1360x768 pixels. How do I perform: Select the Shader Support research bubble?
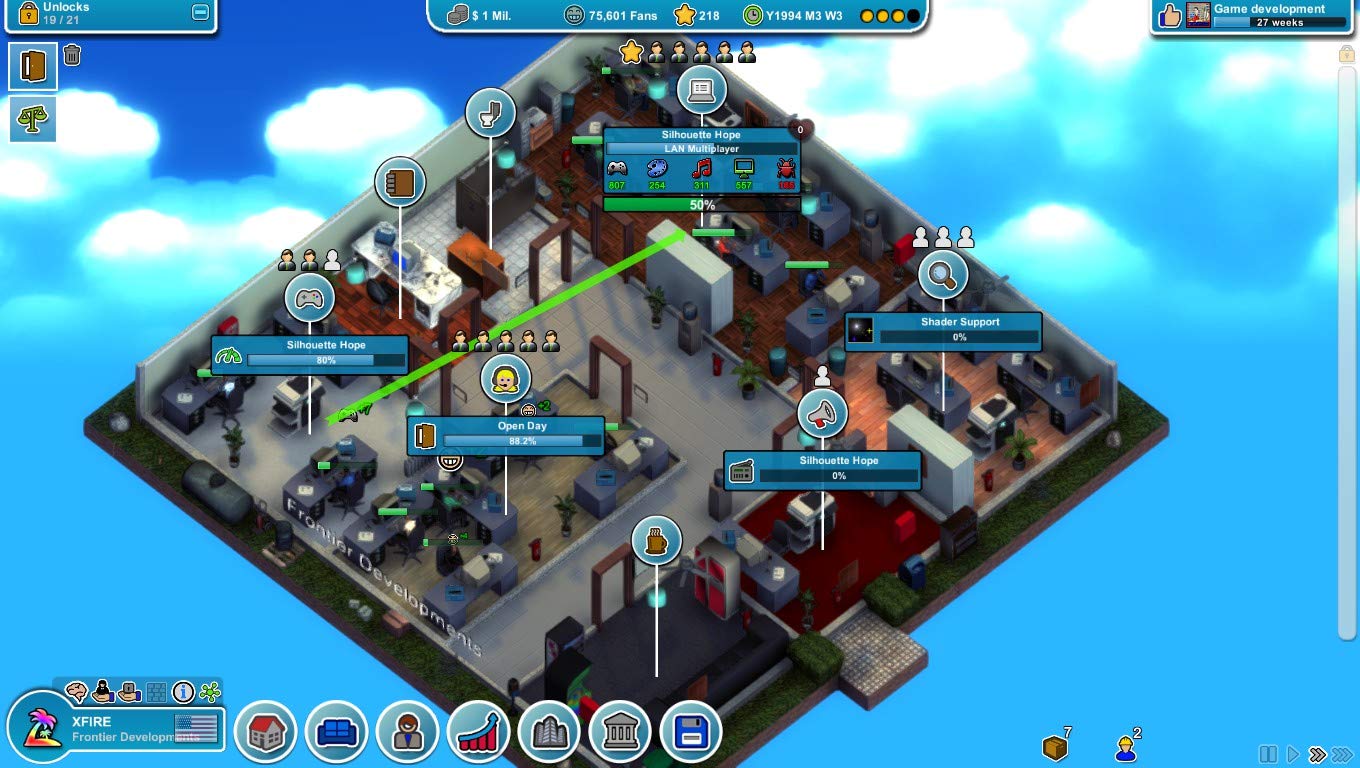coord(944,274)
